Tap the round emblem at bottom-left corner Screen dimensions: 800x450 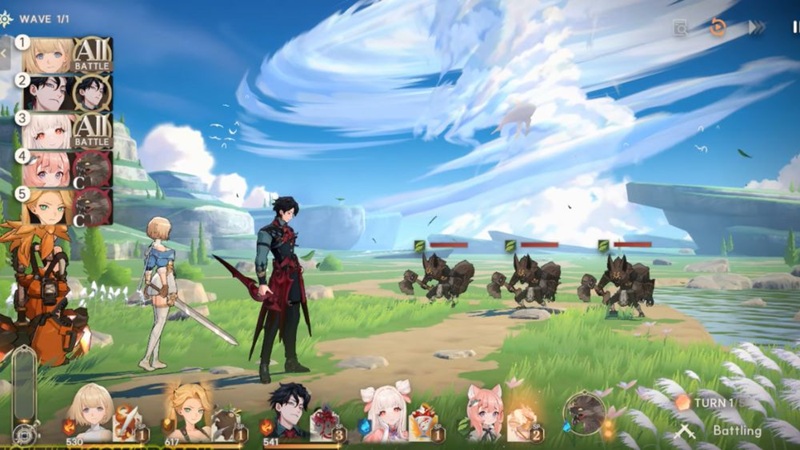pos(24,434)
